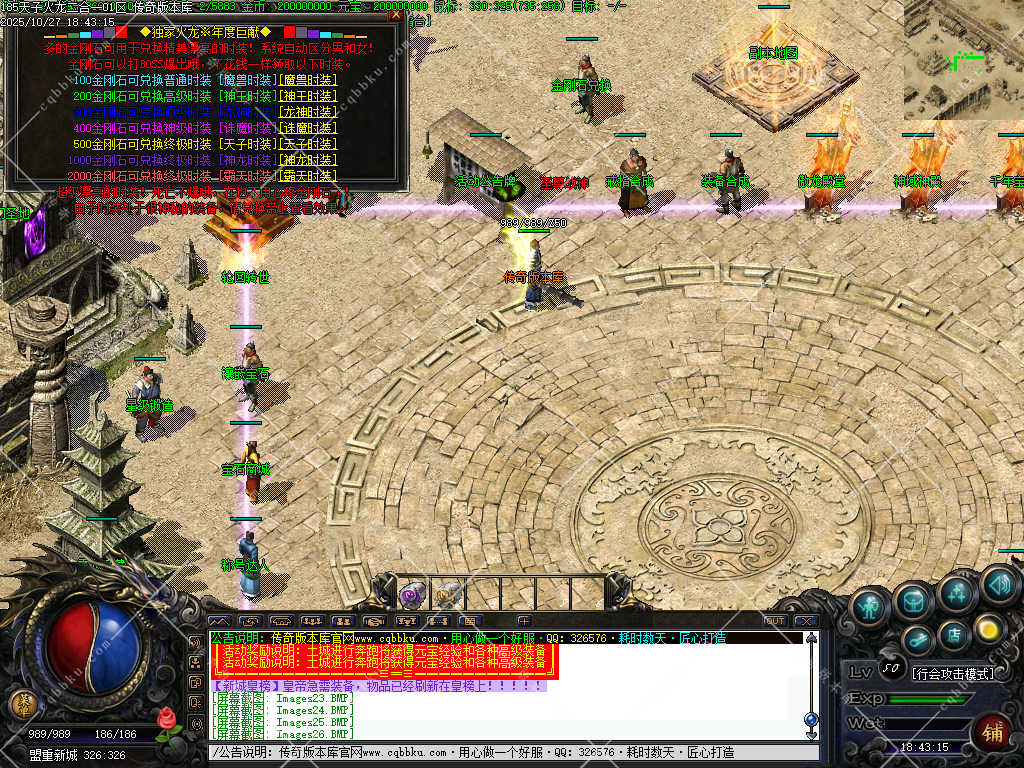This screenshot has width=1024, height=768.
Task: Open the 店 shop round button
Action: (954, 633)
